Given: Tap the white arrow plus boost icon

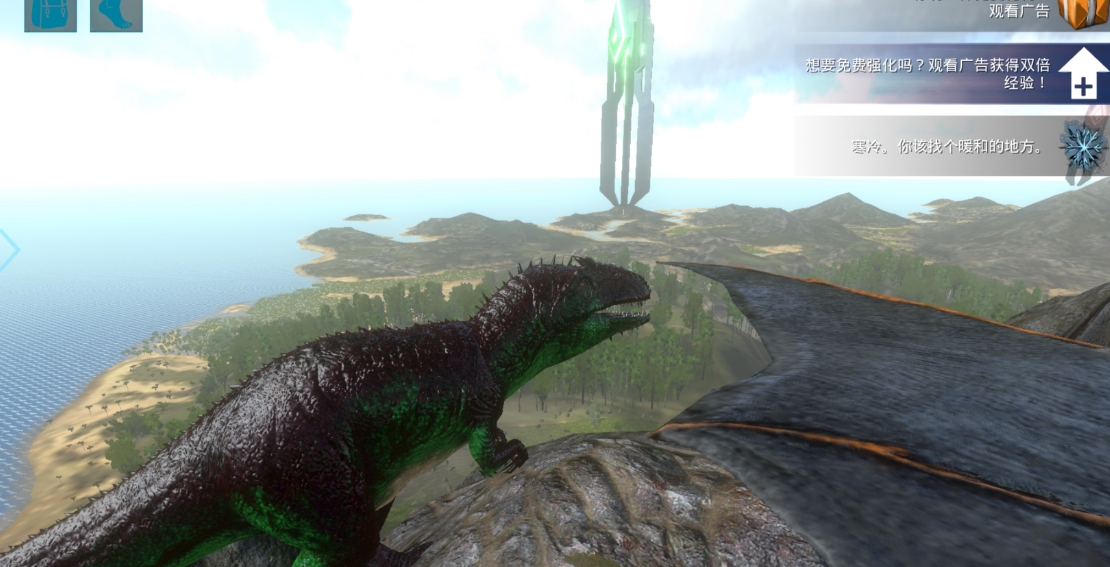Looking at the screenshot, I should pos(1082,74).
